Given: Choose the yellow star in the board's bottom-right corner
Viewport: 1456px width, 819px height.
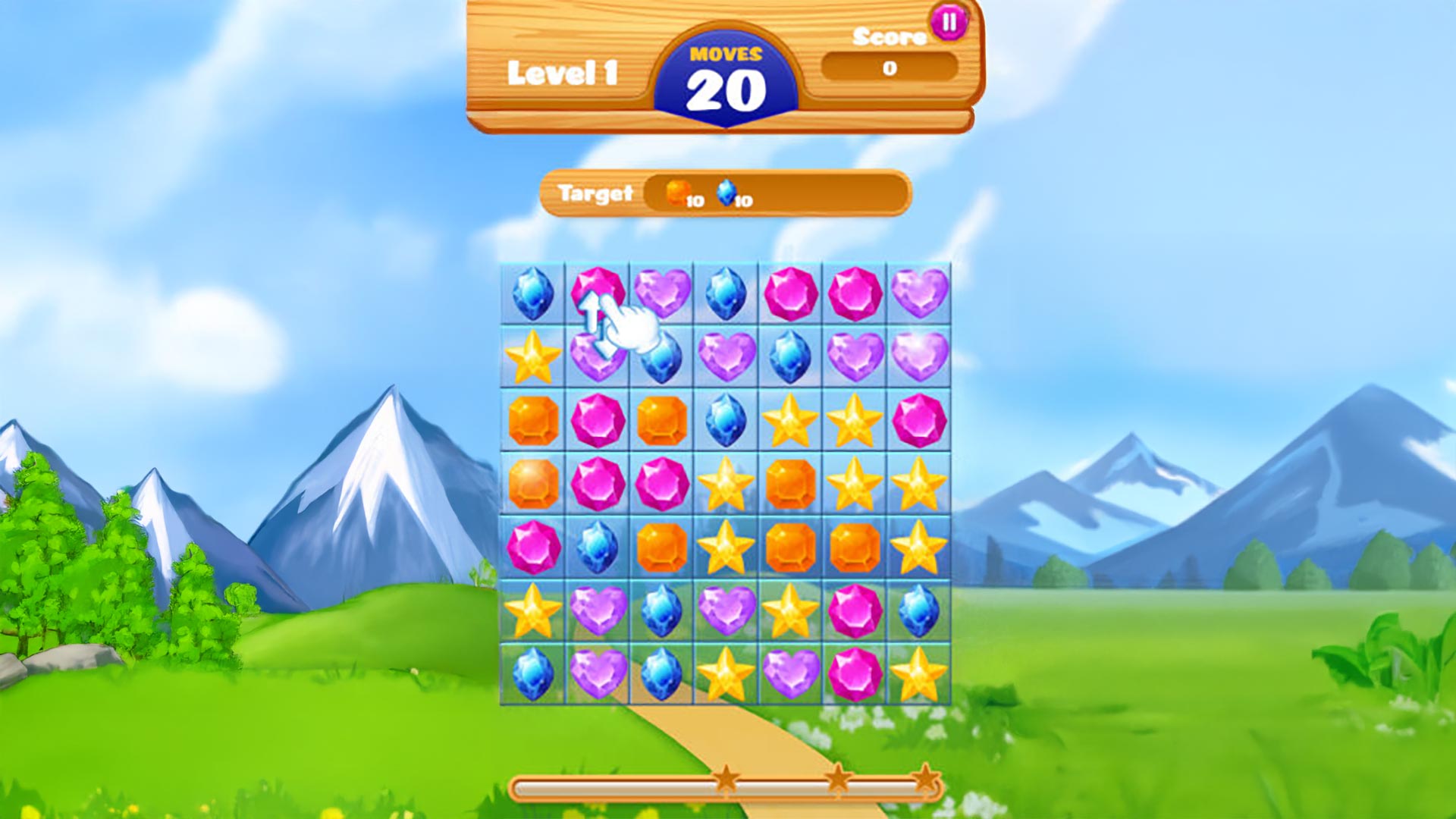Looking at the screenshot, I should click(919, 674).
